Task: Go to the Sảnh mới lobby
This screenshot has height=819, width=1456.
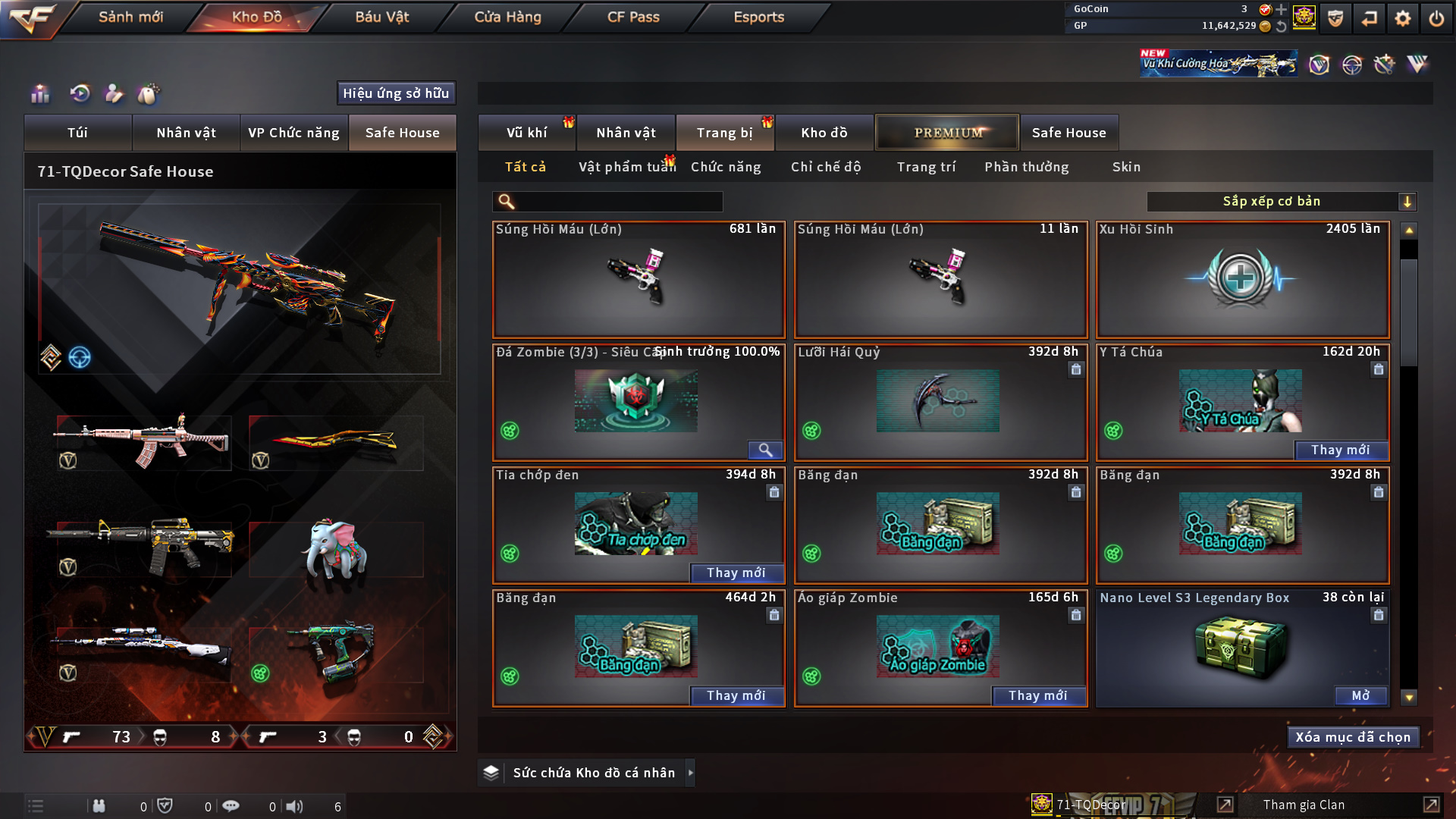Action: [130, 17]
